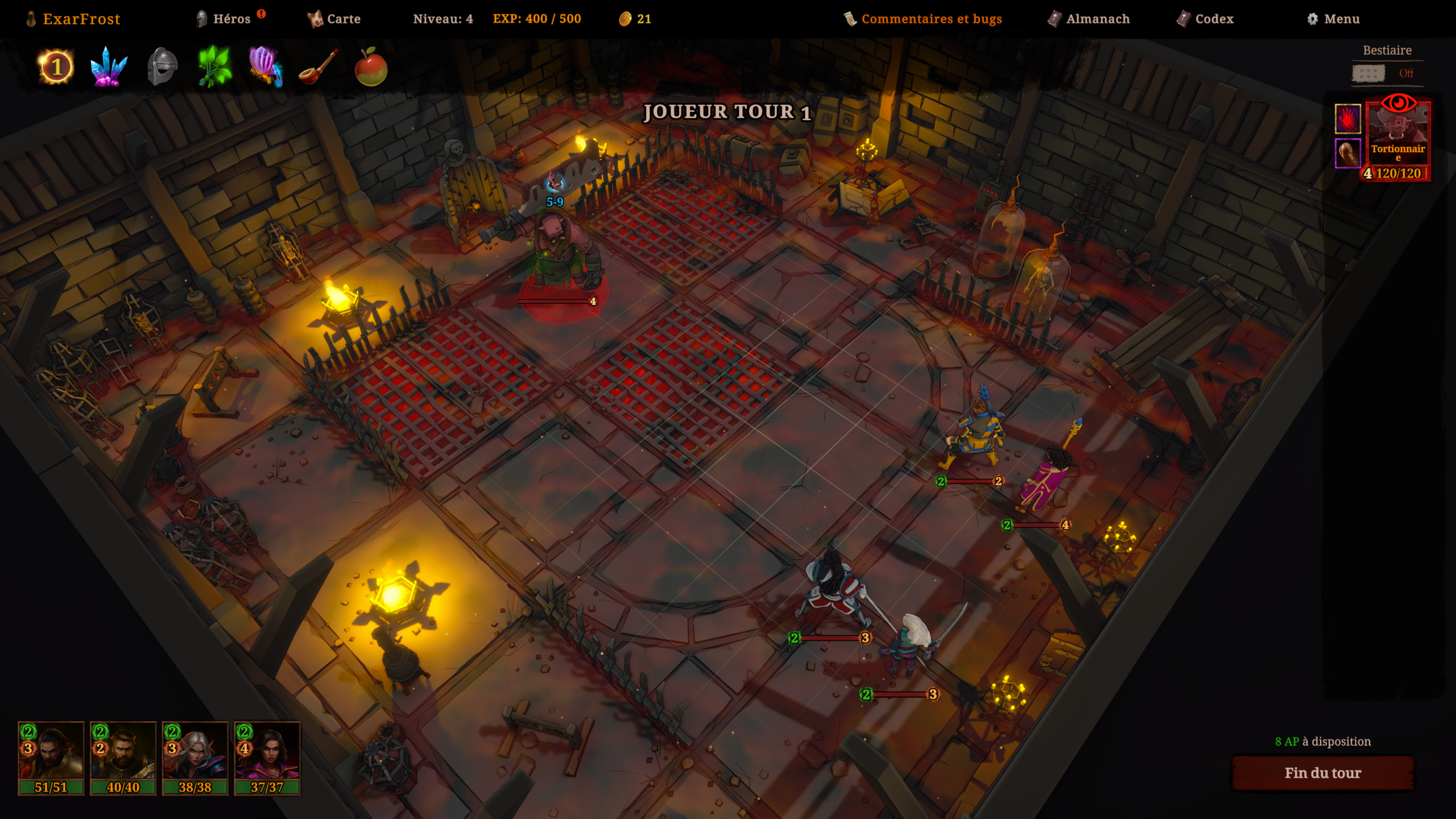This screenshot has height=819, width=1456.
Task: Select the blue crystal item icon
Action: pyautogui.click(x=109, y=67)
